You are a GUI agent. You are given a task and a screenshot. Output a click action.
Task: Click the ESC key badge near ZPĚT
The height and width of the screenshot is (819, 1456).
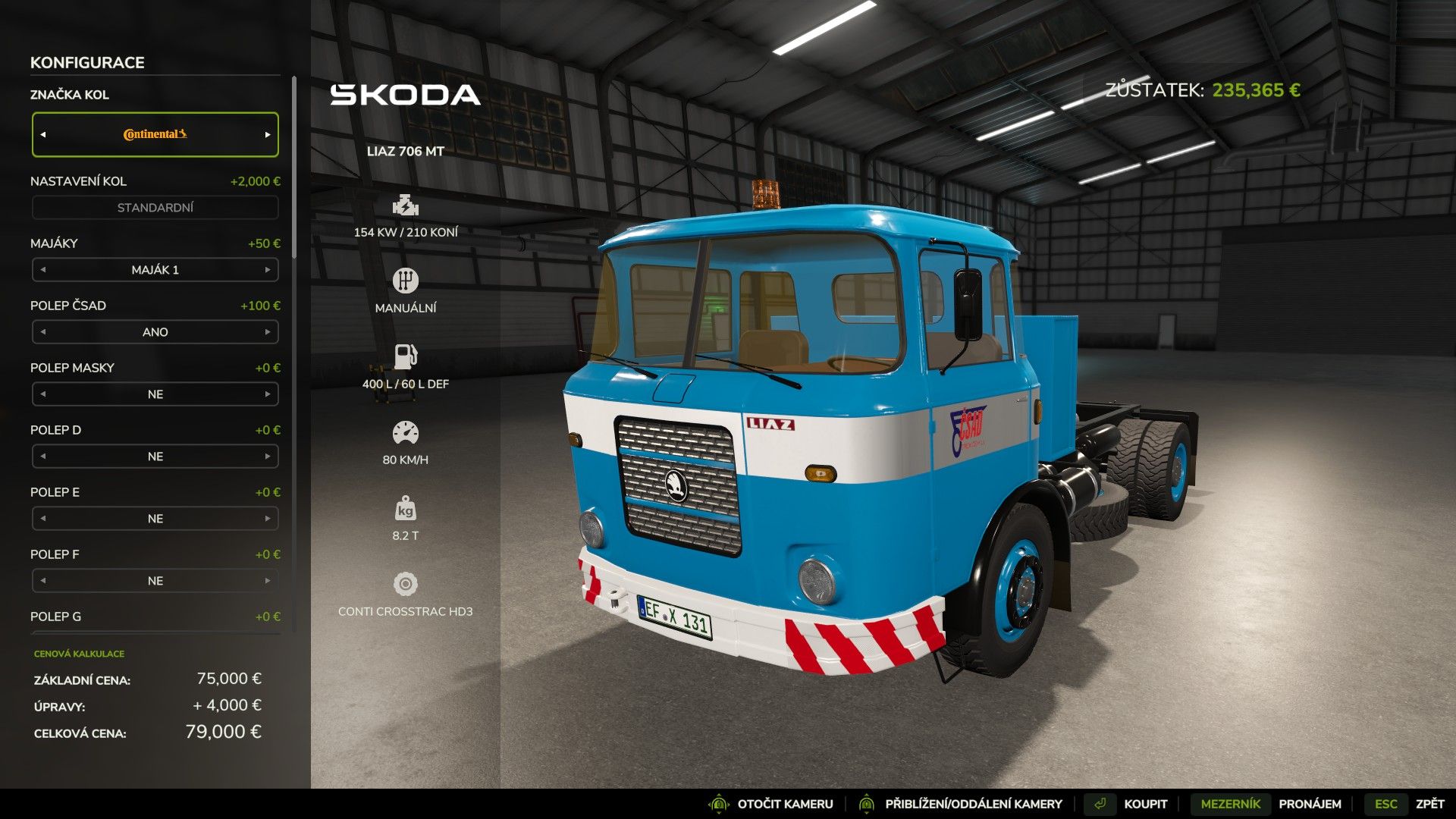pos(1385,803)
